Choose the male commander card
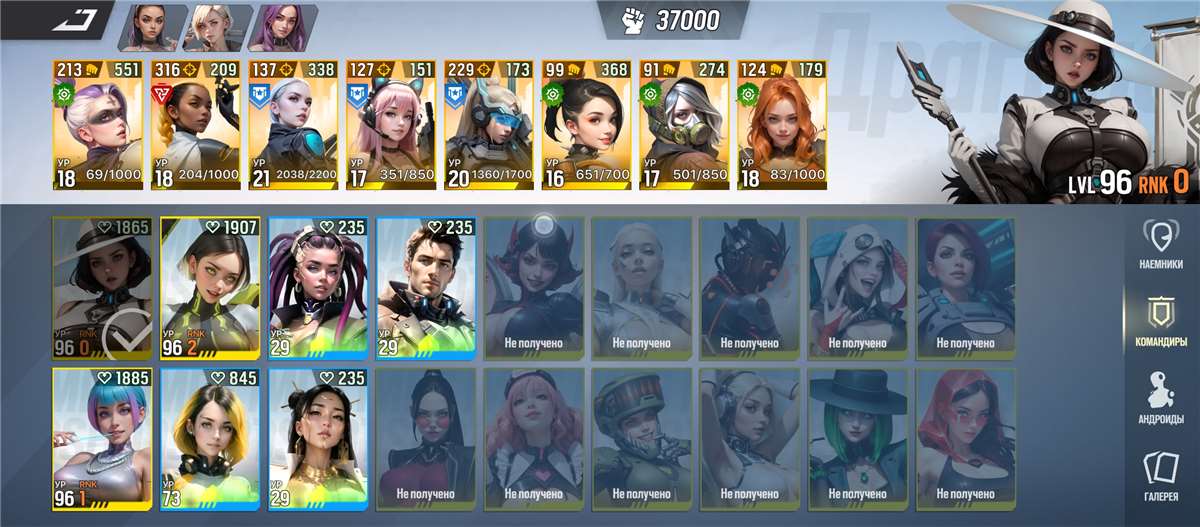 426,288
